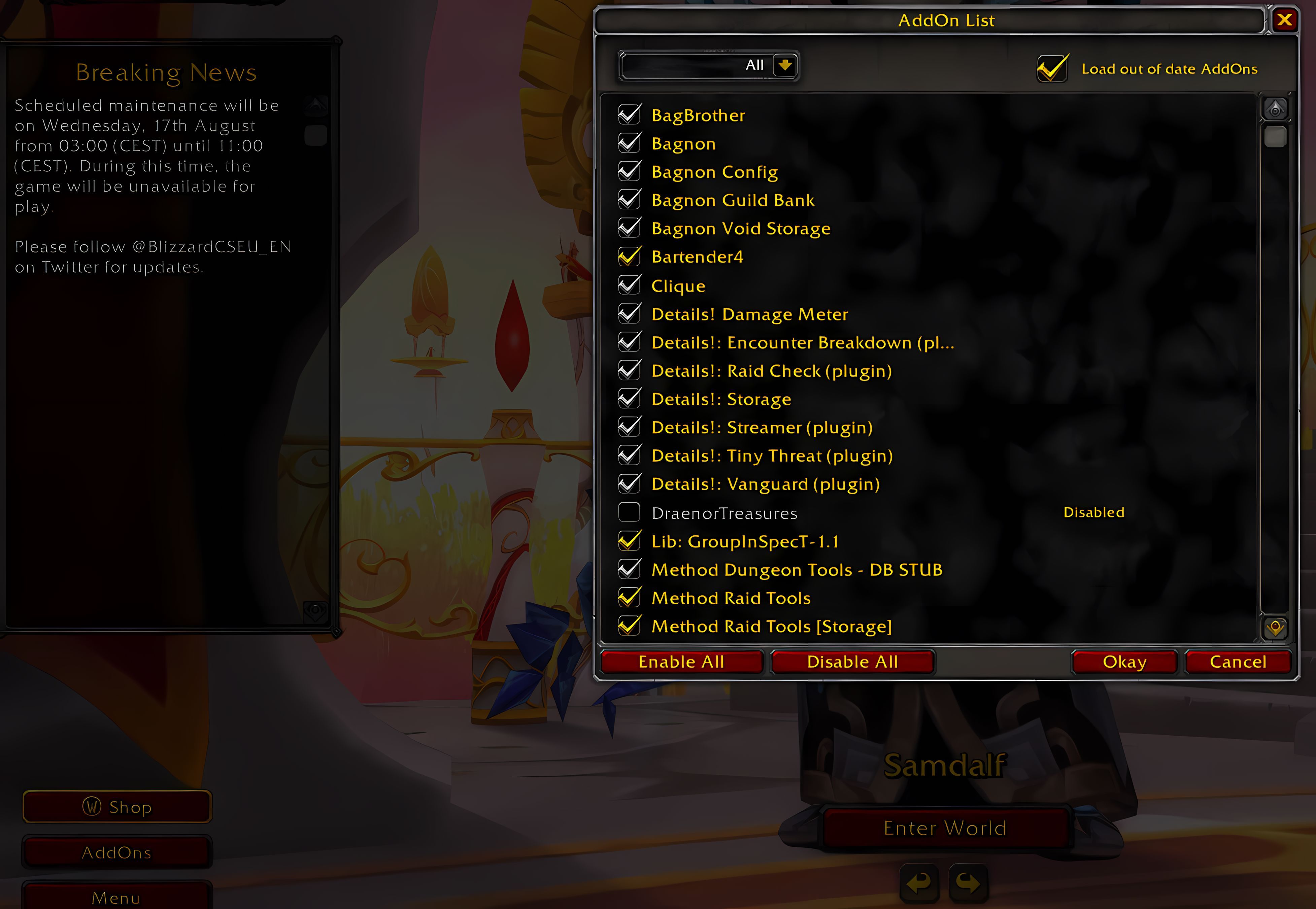
Task: Click the scroll-up arrow above the AddOn list scrollbar
Action: coord(1276,108)
